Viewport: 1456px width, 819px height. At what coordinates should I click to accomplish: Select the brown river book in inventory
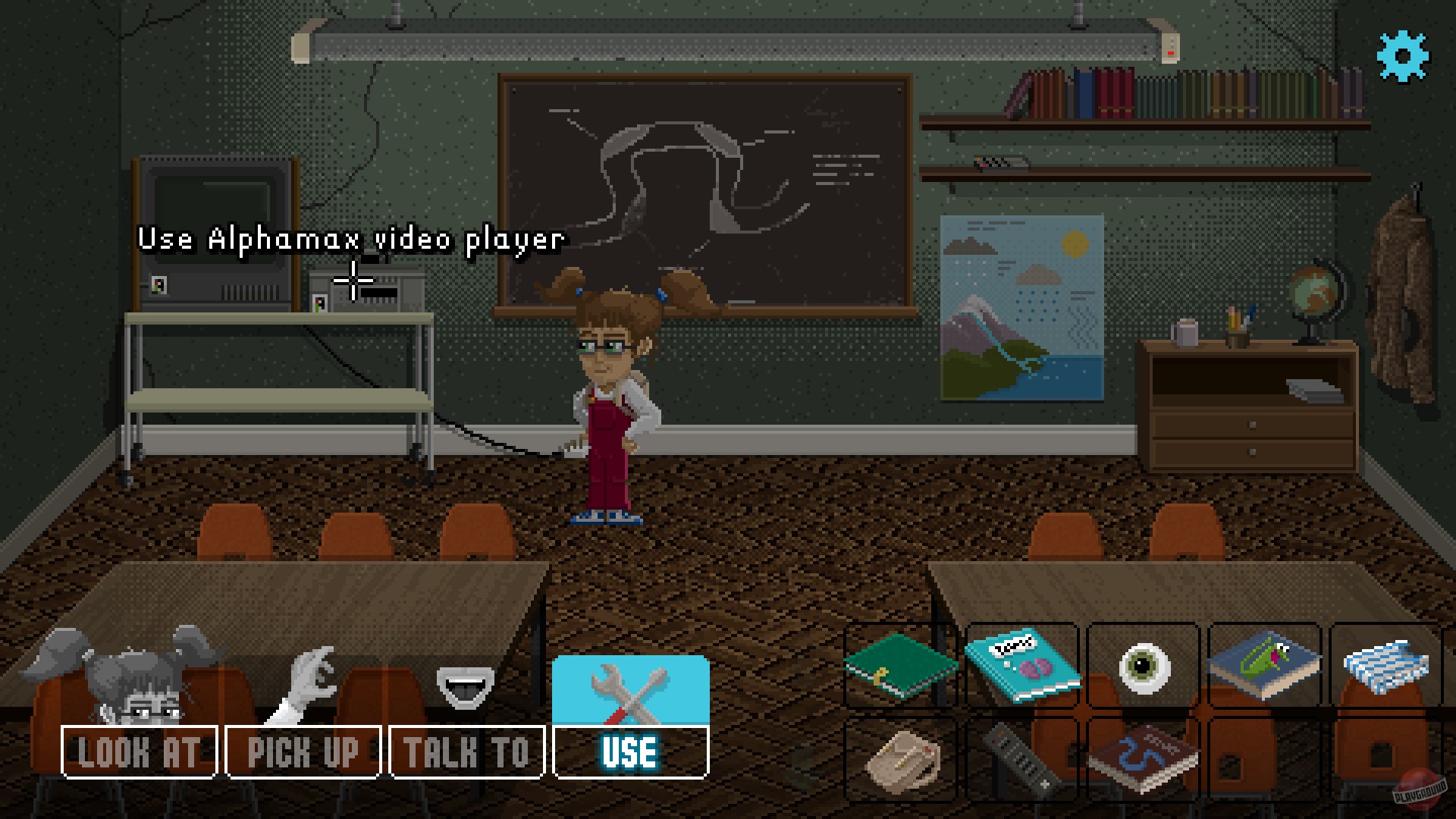tap(1144, 758)
